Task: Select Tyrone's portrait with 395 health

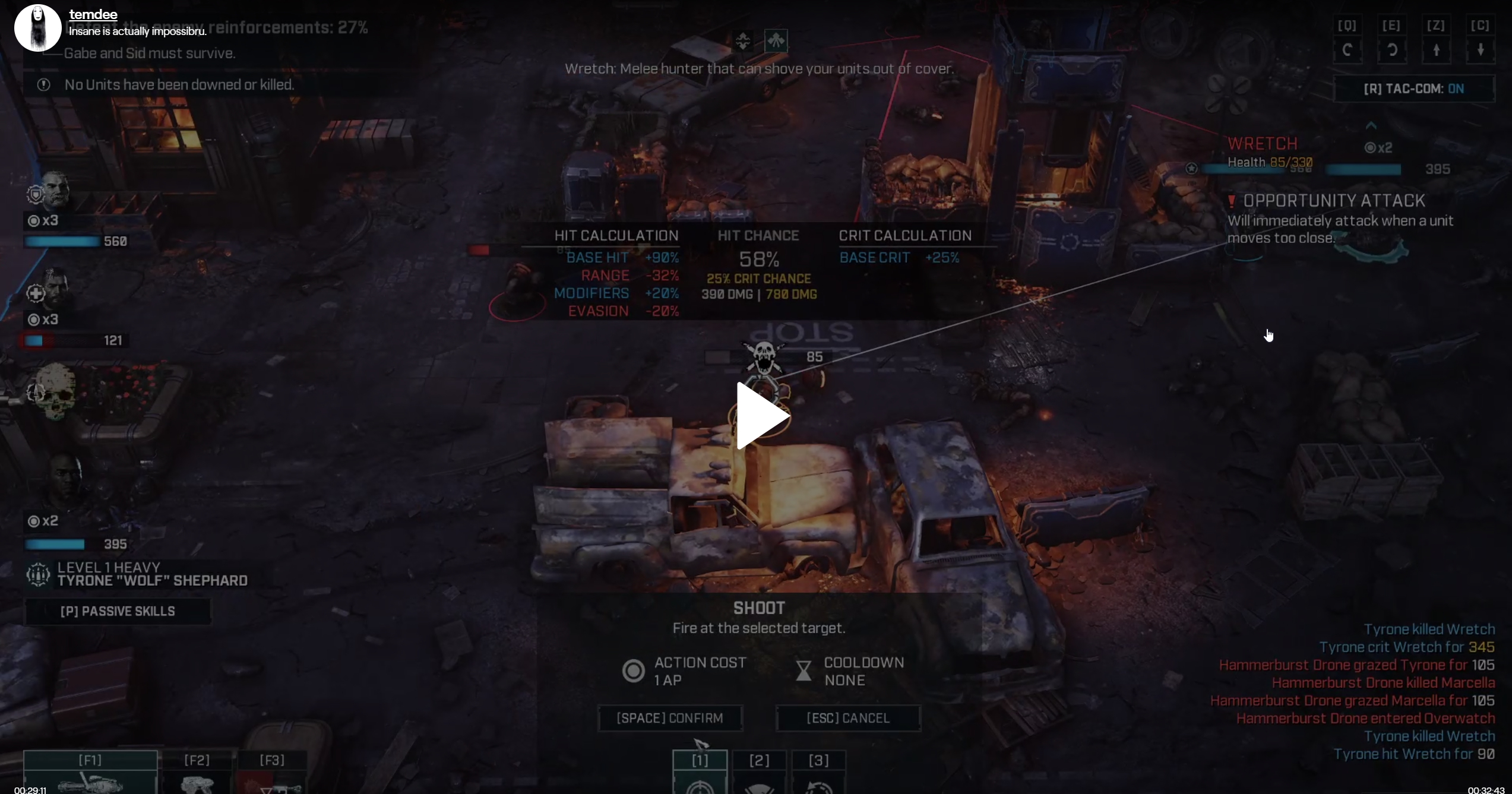Action: (64, 481)
